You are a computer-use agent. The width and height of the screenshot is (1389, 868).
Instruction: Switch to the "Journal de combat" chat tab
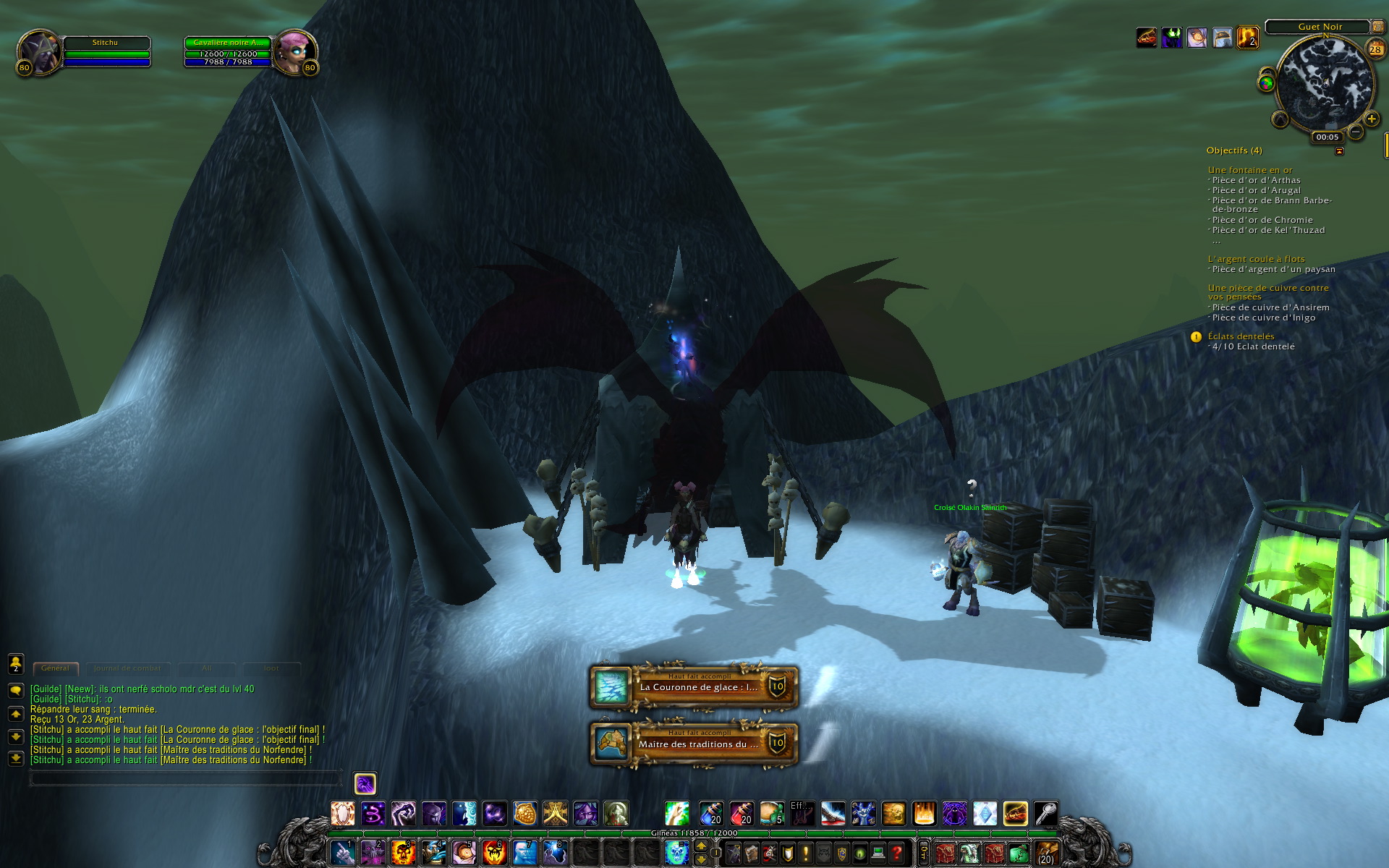pos(127,668)
